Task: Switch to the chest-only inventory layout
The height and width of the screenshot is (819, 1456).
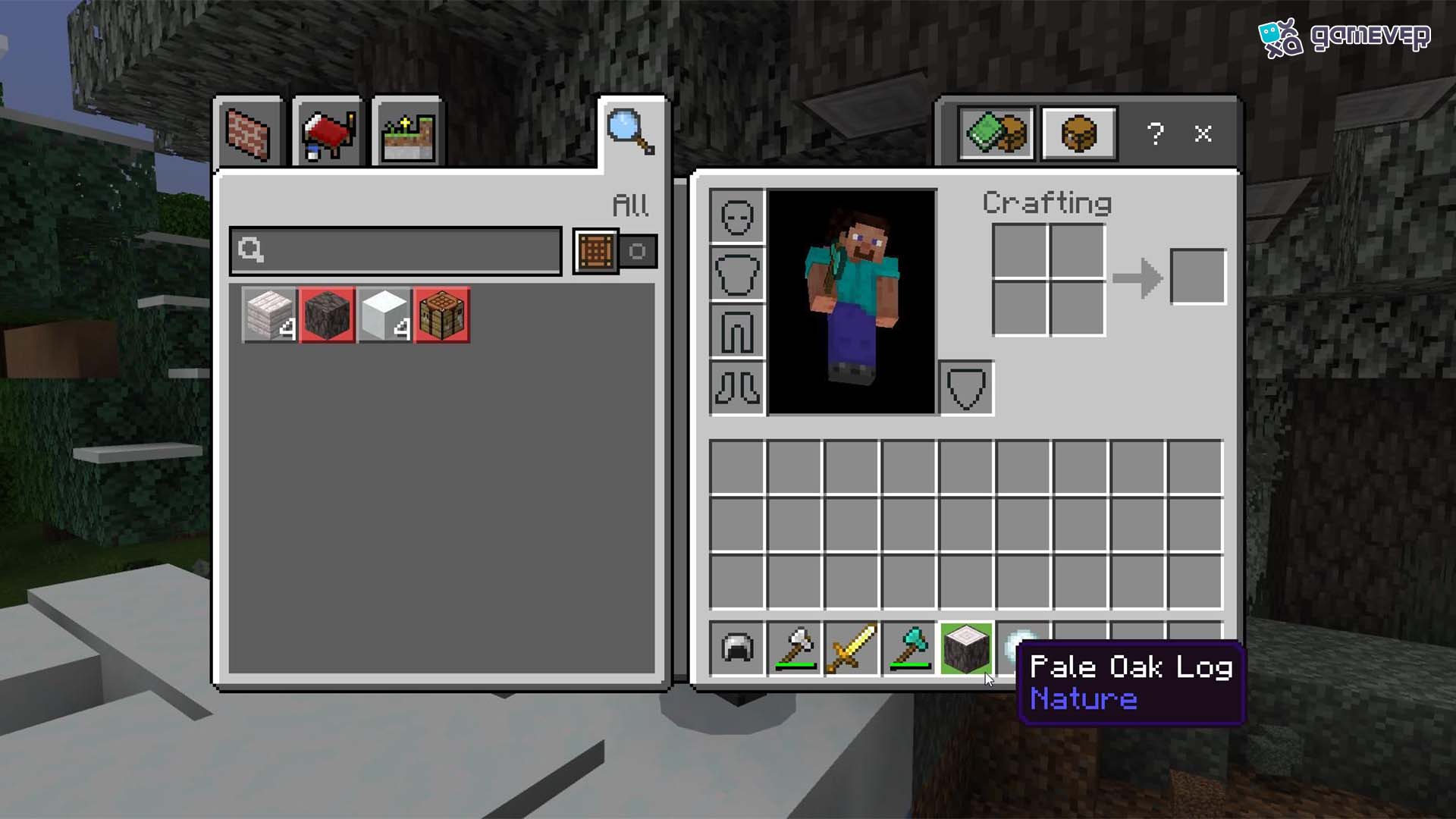Action: (1079, 134)
